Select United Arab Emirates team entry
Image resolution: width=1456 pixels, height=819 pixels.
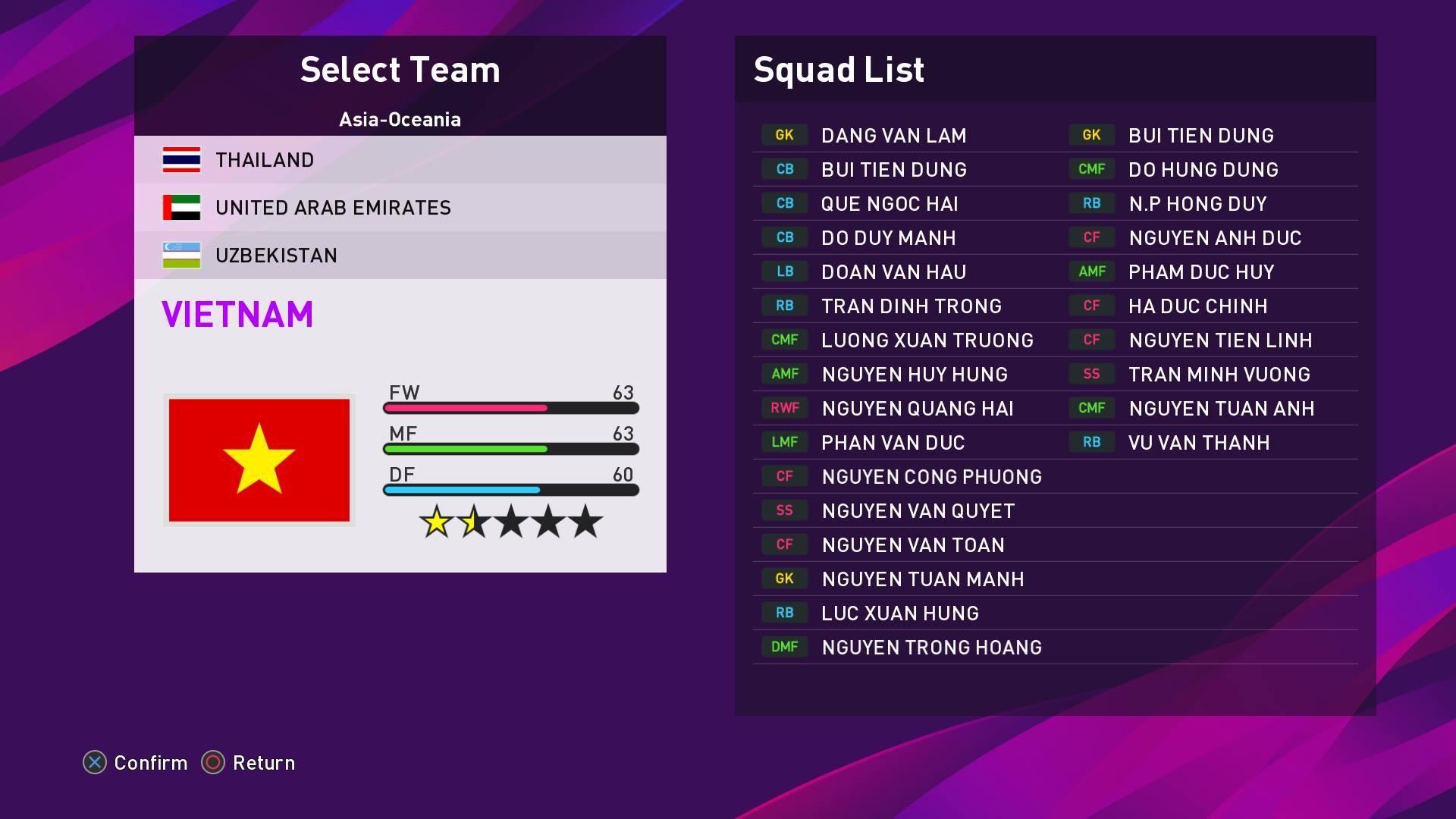click(334, 208)
